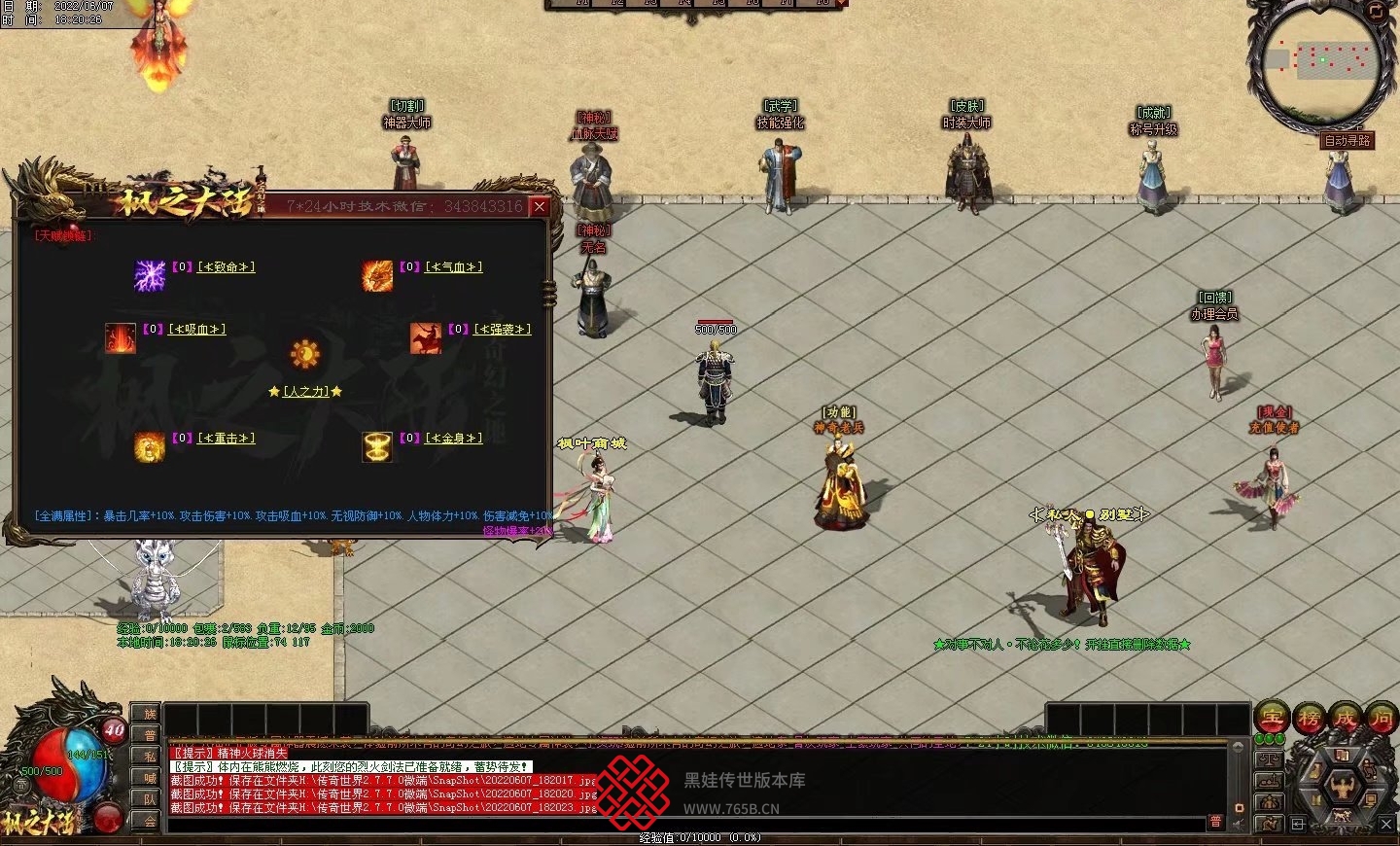The image size is (1400, 846).
Task: Open the 宝 treasure round button
Action: pyautogui.click(x=1272, y=719)
